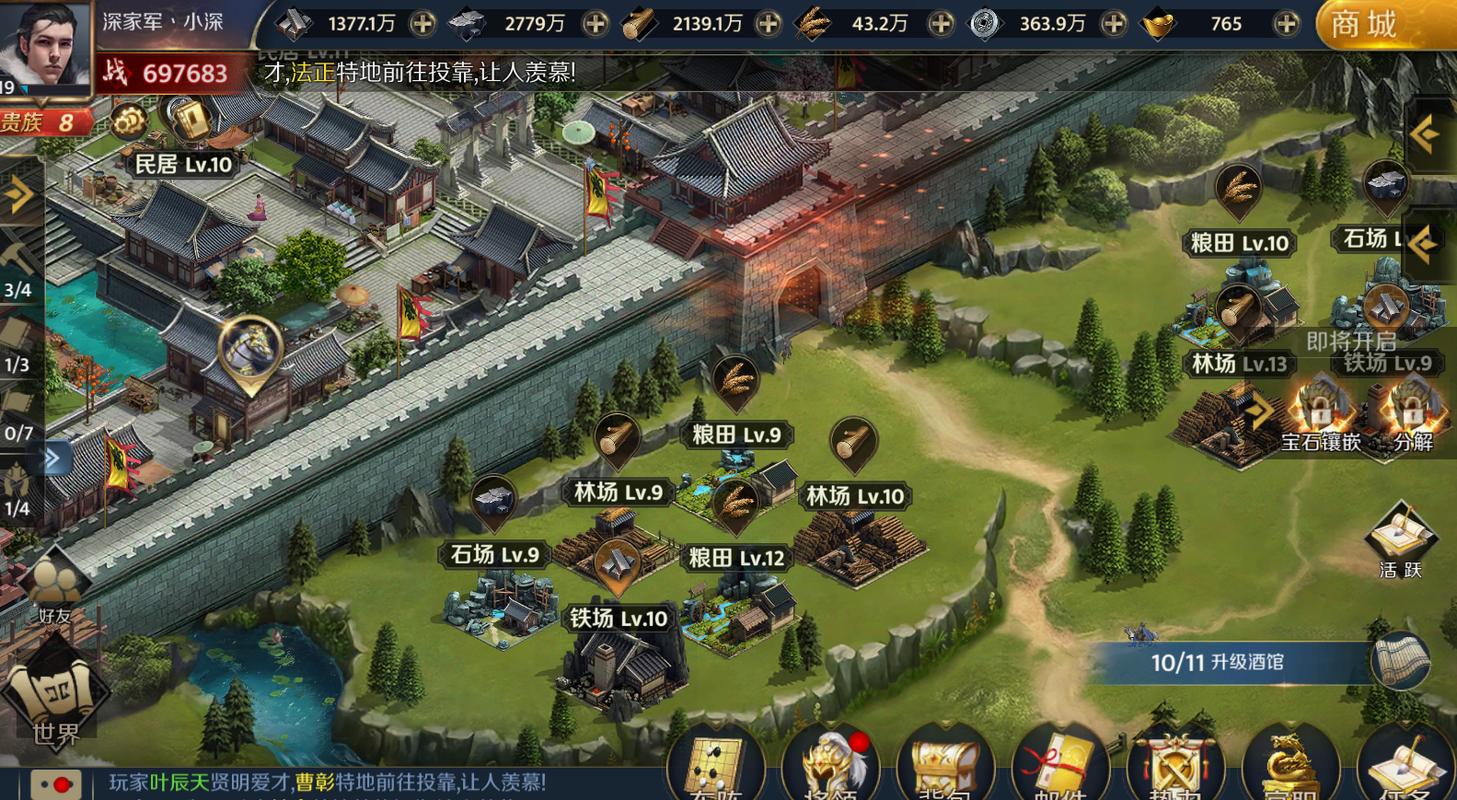Tap the plus next to 363.9万 coins
The width and height of the screenshot is (1457, 800).
point(1113,23)
